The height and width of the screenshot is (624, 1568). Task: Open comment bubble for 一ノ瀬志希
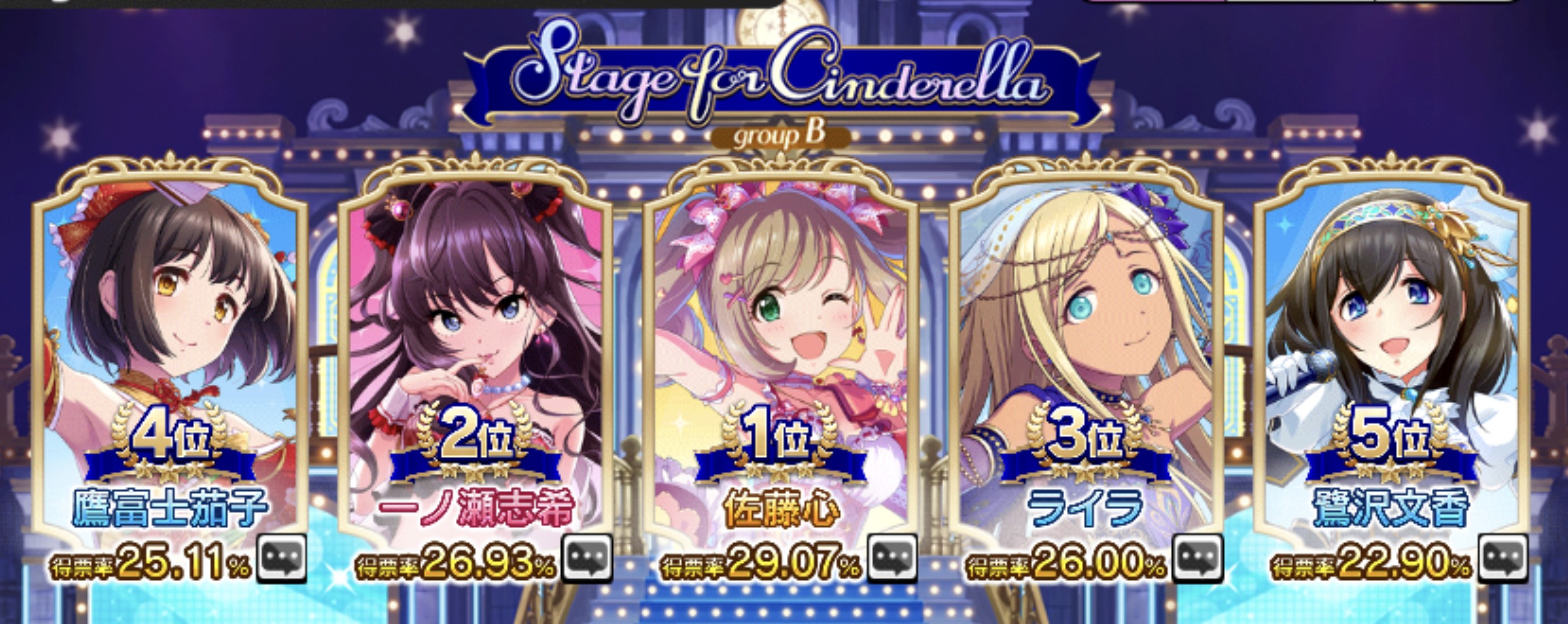[587, 558]
